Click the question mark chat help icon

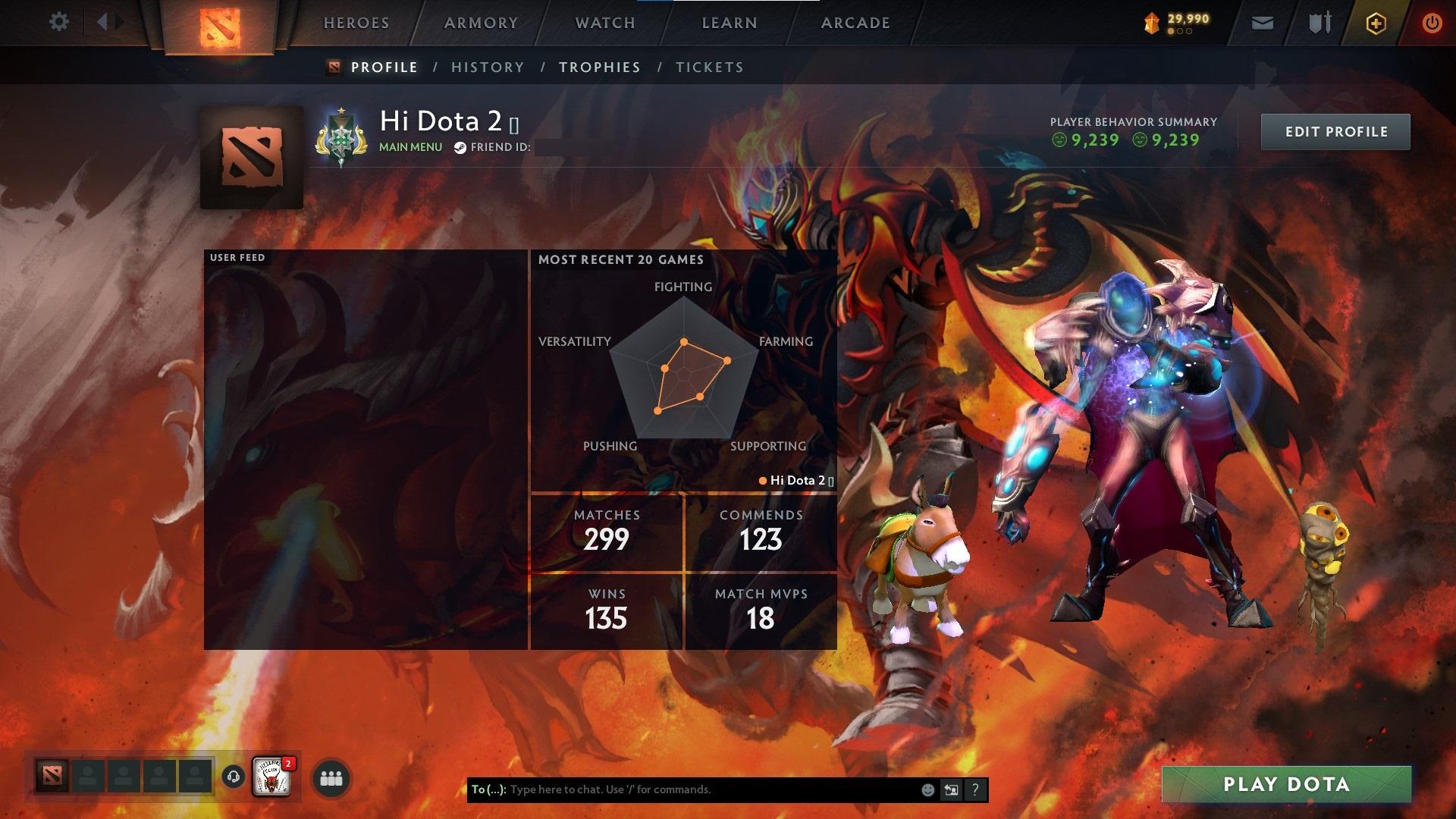(975, 789)
